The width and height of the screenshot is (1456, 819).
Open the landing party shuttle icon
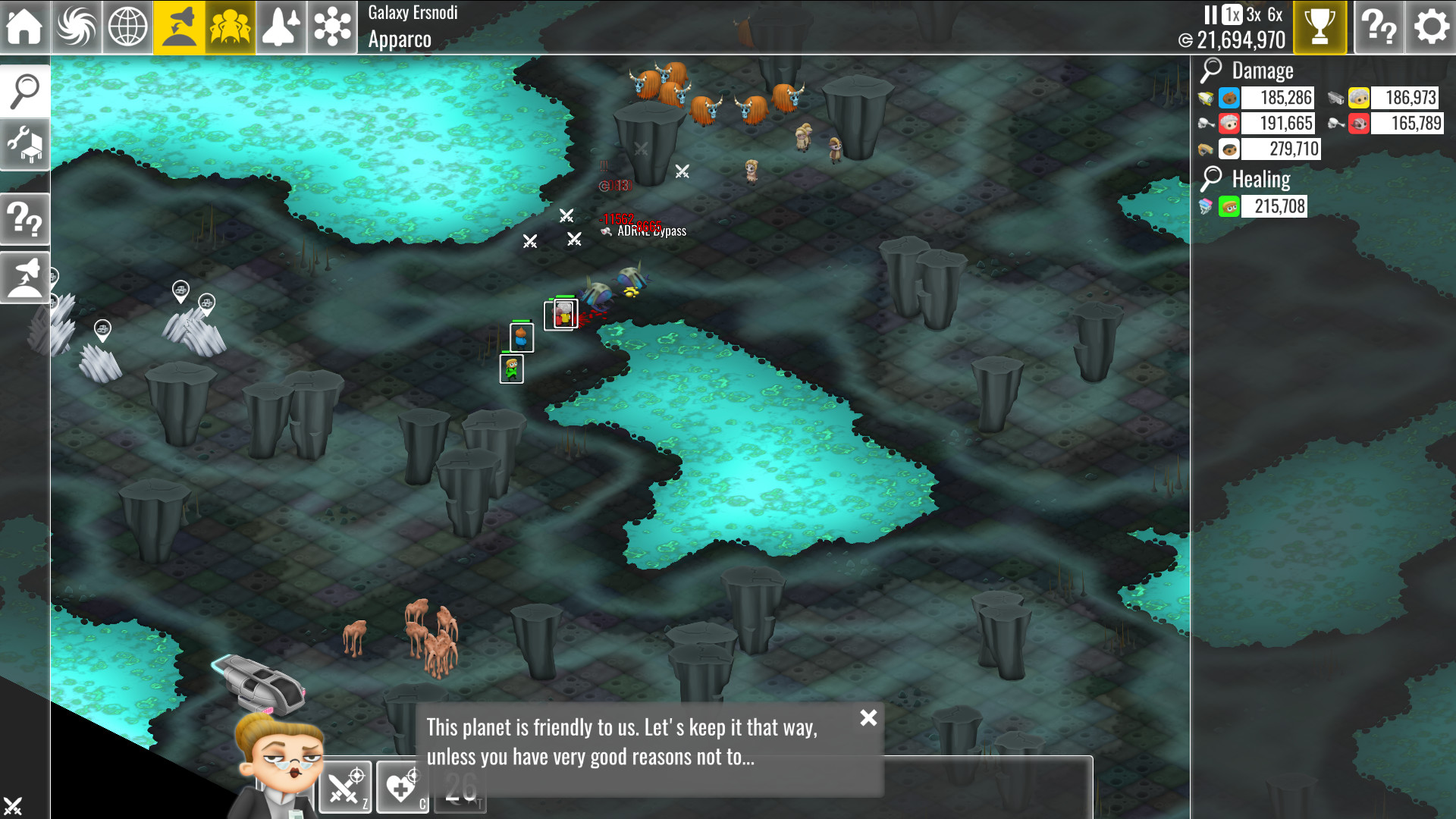click(178, 26)
